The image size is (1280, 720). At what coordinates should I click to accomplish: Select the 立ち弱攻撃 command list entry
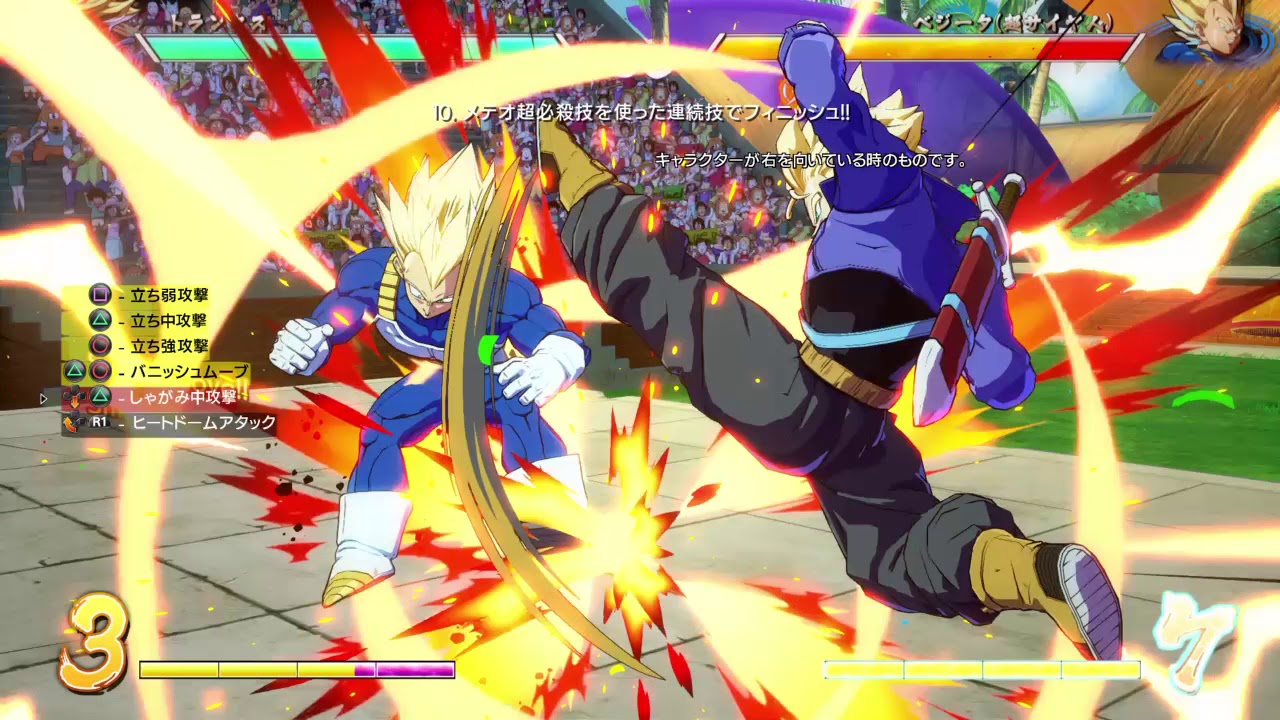(x=168, y=294)
